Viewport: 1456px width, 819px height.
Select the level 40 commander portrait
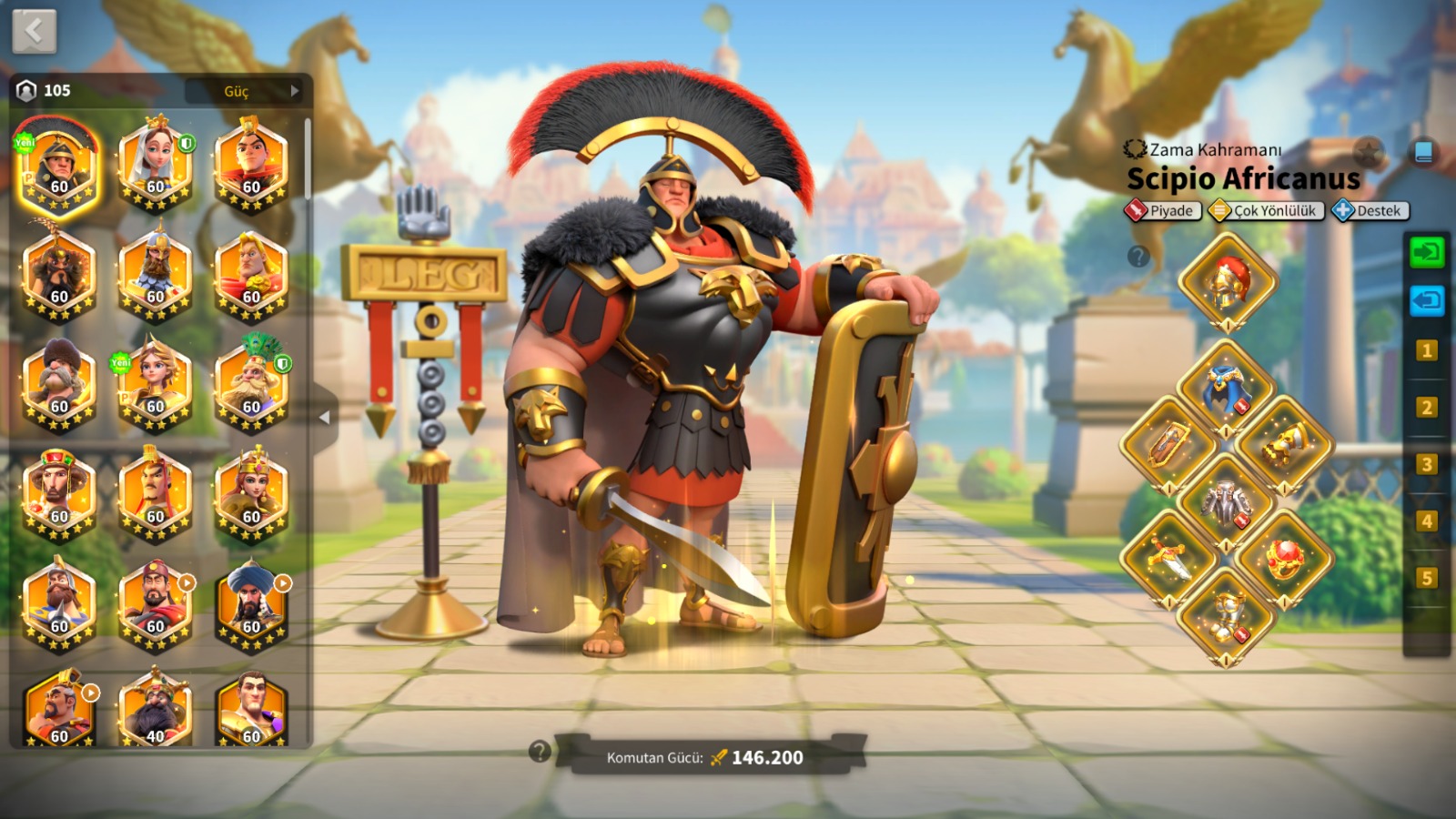(156, 712)
